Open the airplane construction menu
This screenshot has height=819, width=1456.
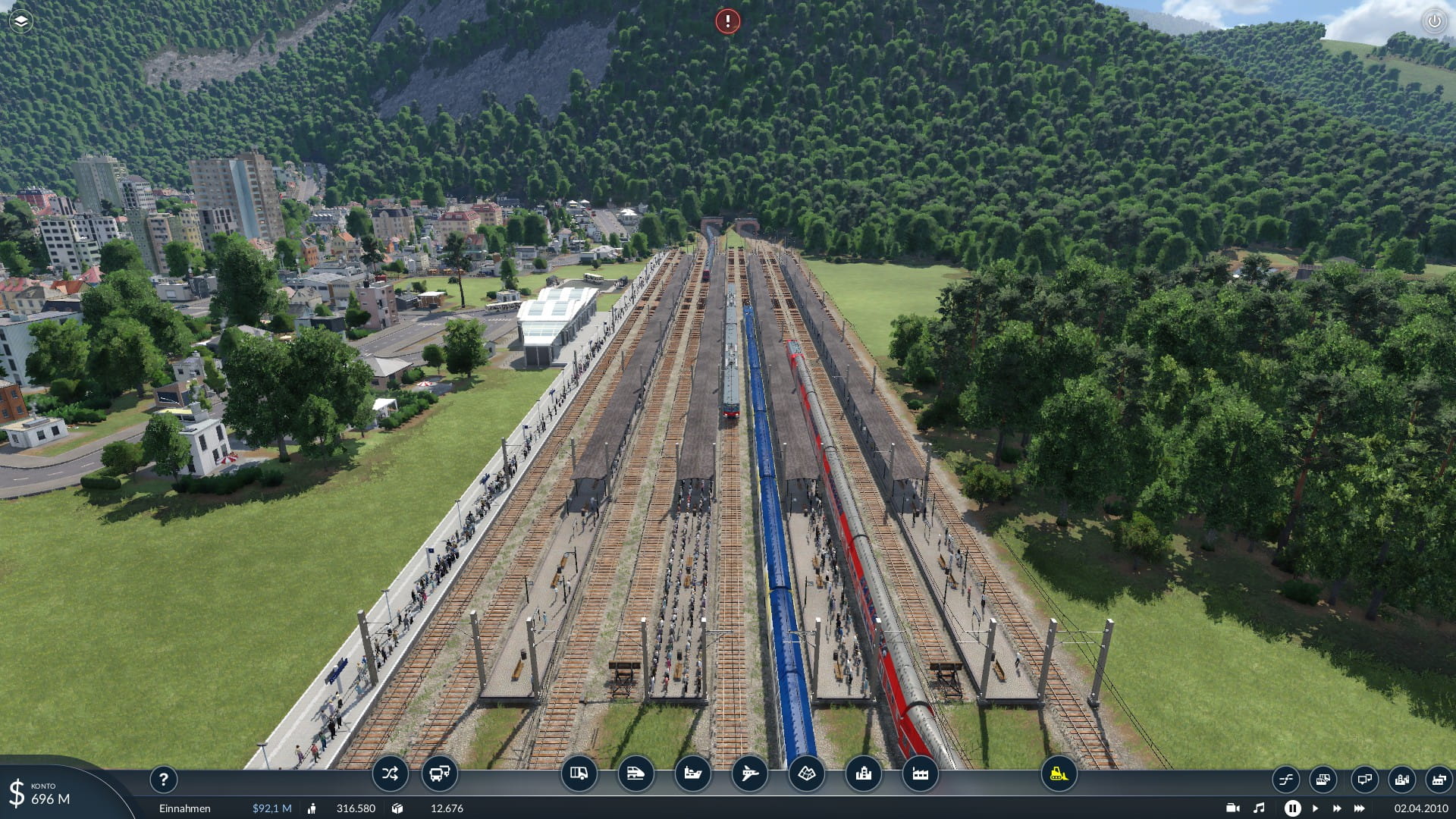[x=749, y=774]
